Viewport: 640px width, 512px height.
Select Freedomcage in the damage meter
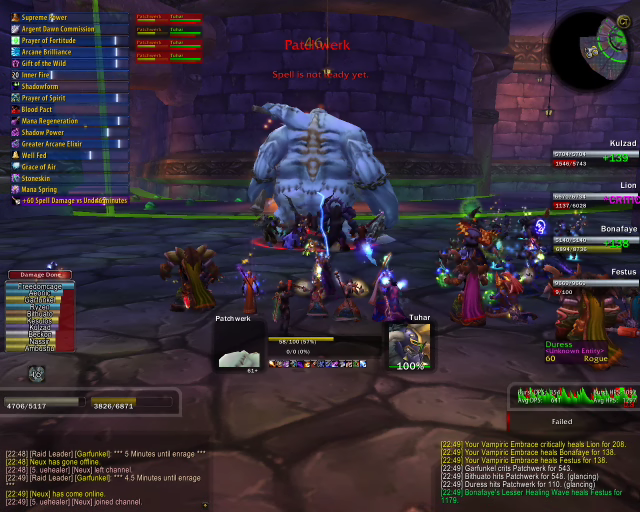(40, 286)
